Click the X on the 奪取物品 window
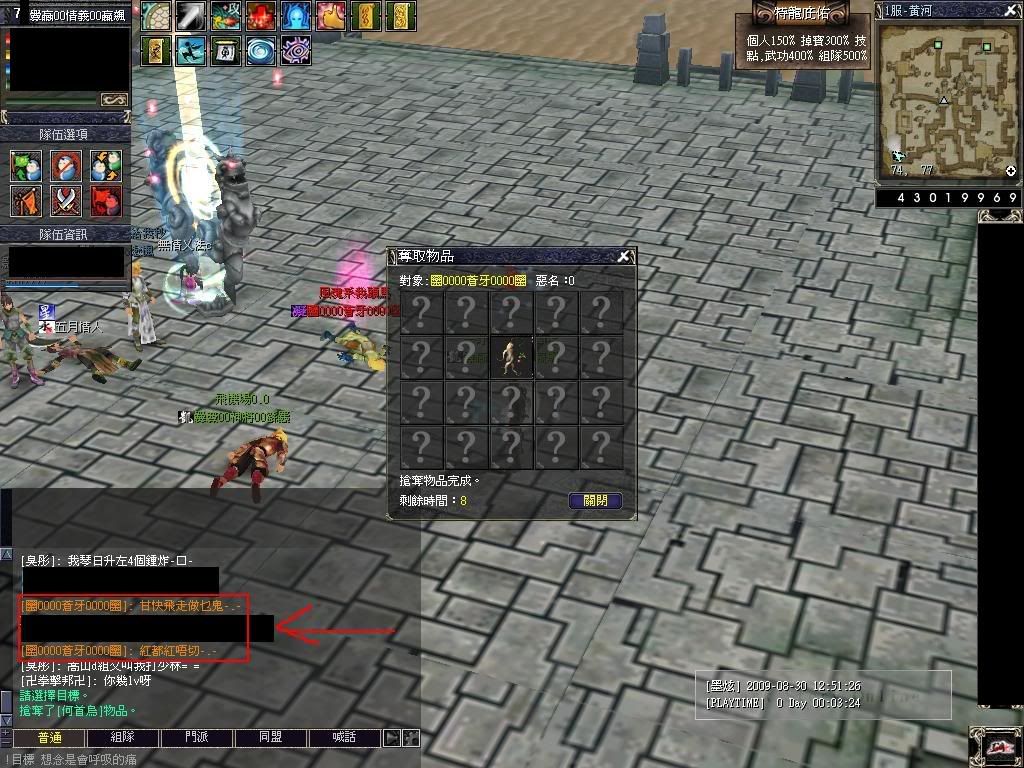The image size is (1024, 768). point(624,257)
